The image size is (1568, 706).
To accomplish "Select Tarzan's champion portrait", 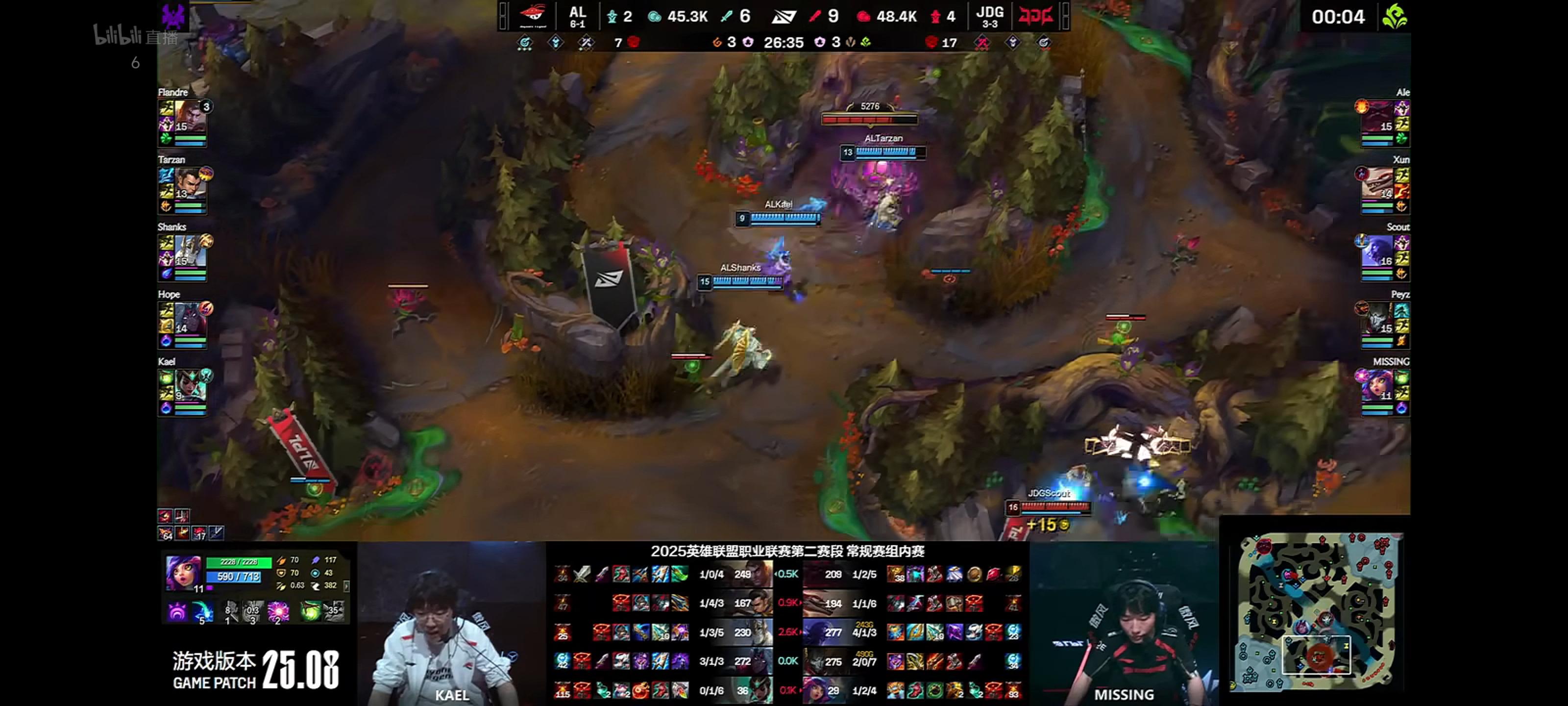I will (x=190, y=183).
